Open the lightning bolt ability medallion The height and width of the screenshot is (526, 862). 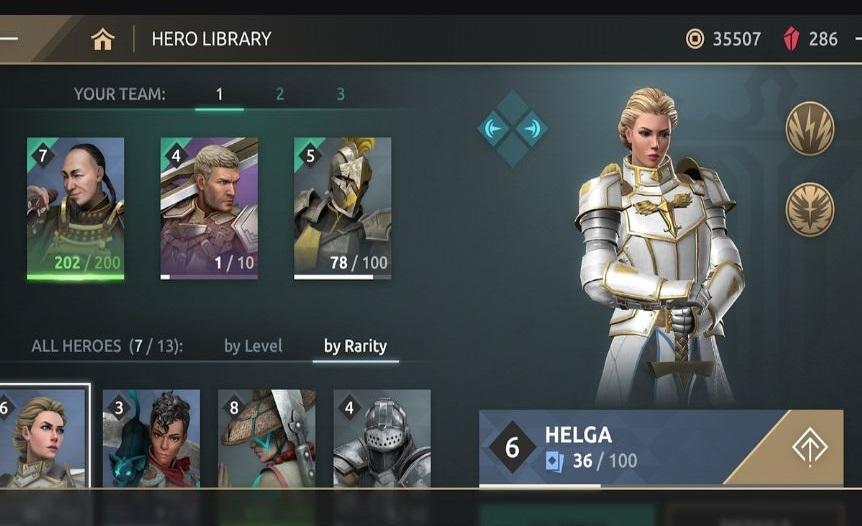pyautogui.click(x=809, y=128)
